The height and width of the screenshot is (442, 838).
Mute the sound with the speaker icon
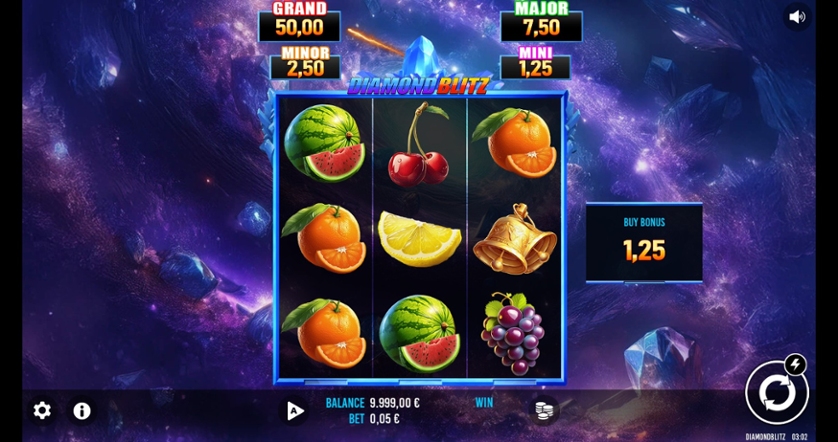[x=797, y=17]
